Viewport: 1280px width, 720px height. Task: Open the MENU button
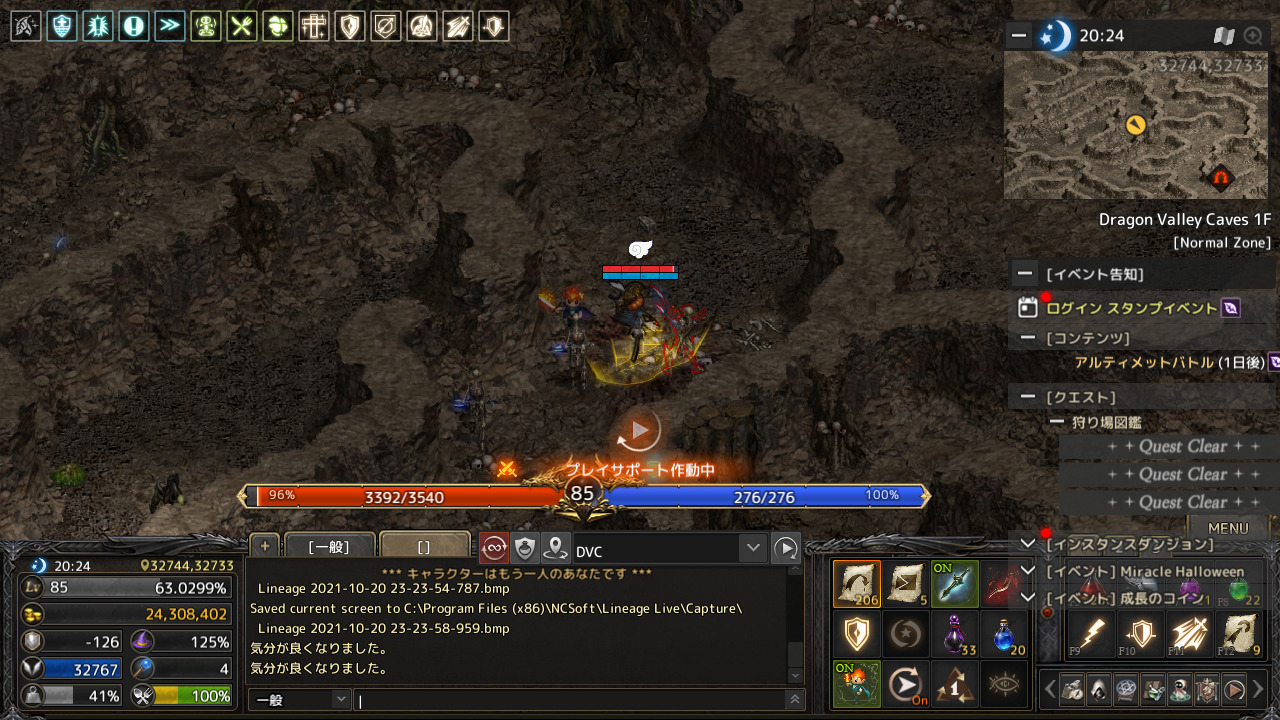pyautogui.click(x=1227, y=528)
